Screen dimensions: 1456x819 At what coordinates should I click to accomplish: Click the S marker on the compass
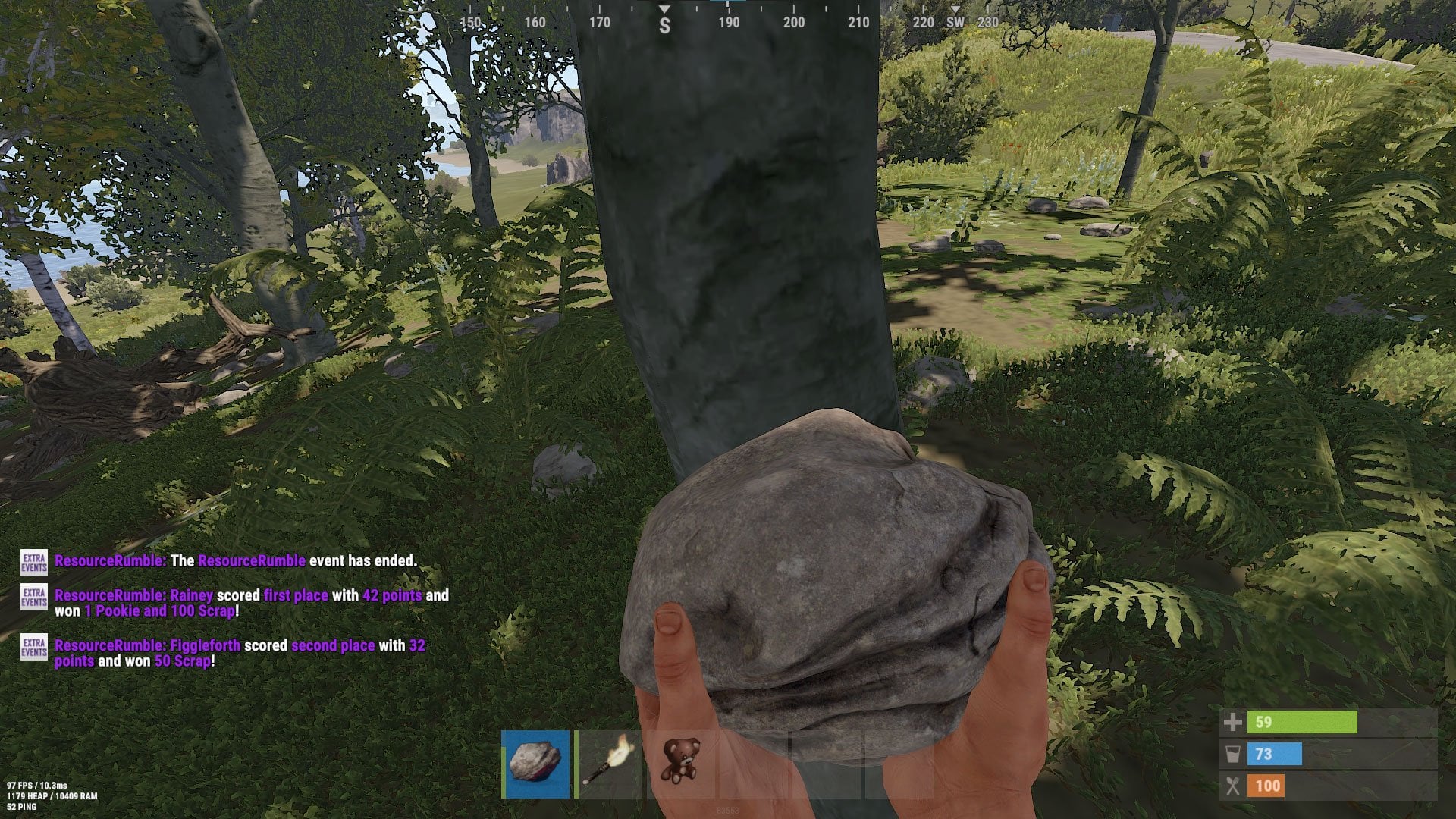coord(664,24)
